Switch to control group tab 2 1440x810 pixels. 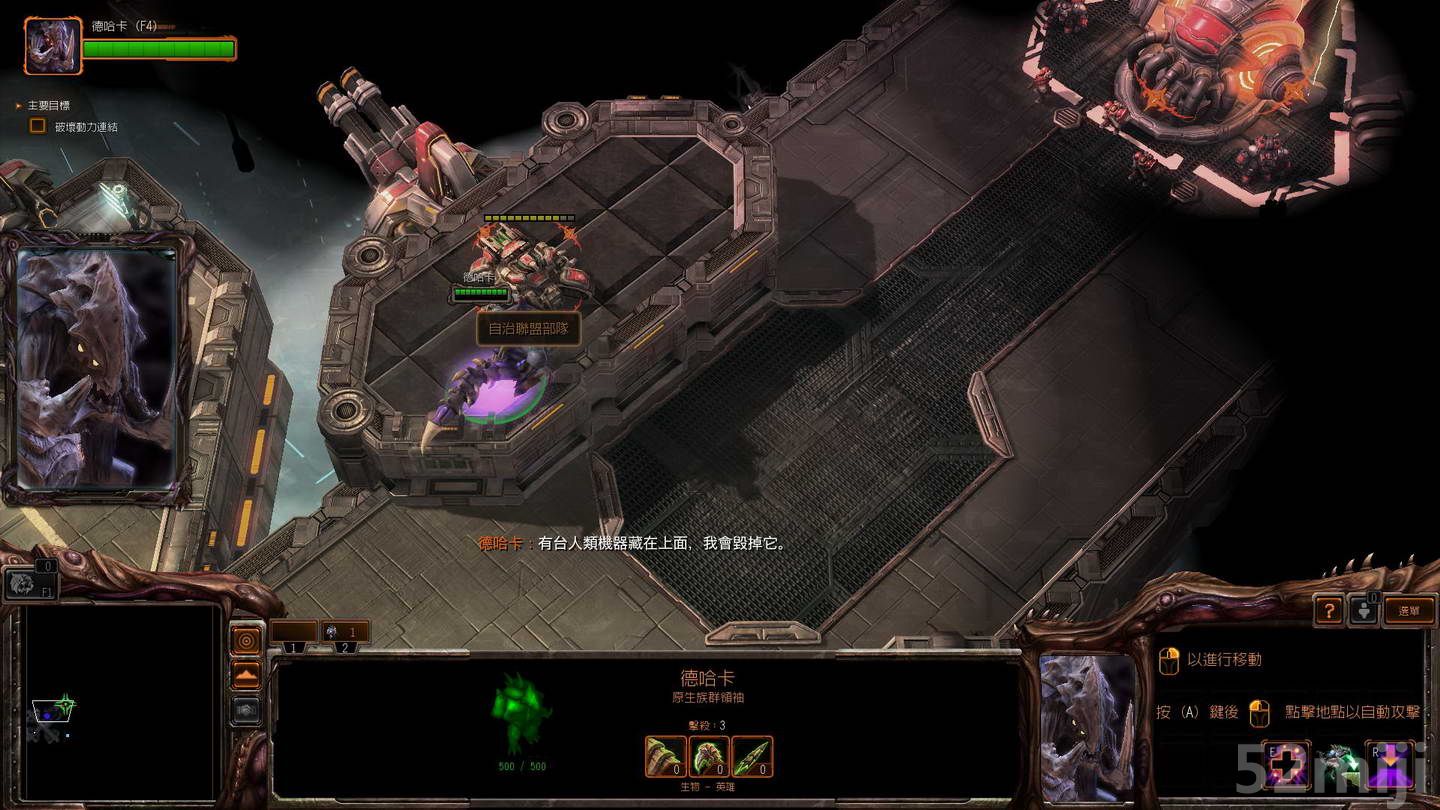(x=345, y=648)
